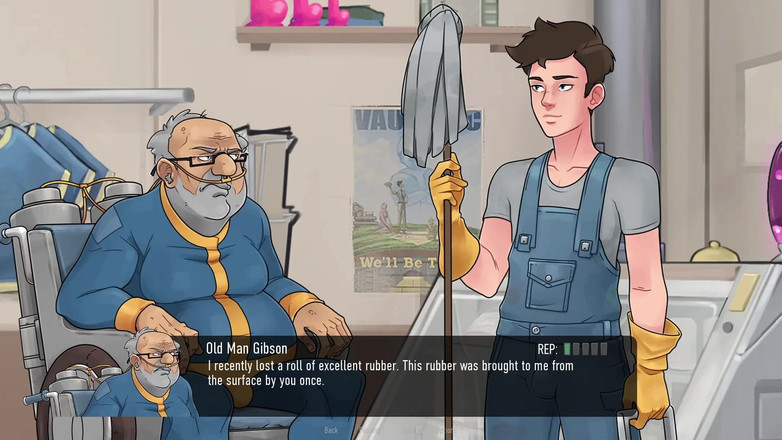
Task: Click the Back quick menu button
Action: pyautogui.click(x=331, y=430)
